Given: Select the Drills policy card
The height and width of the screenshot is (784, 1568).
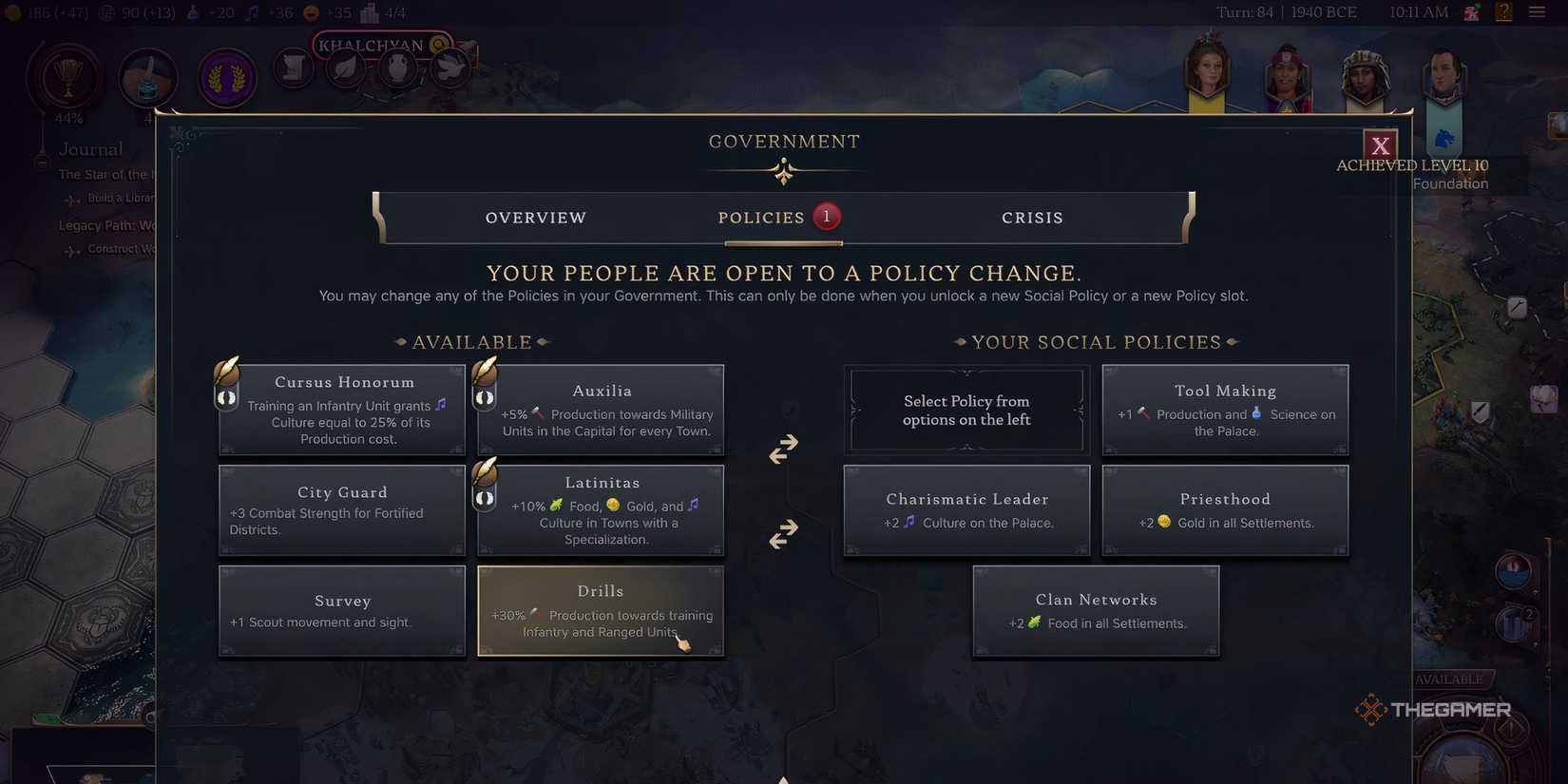Looking at the screenshot, I should pyautogui.click(x=601, y=610).
